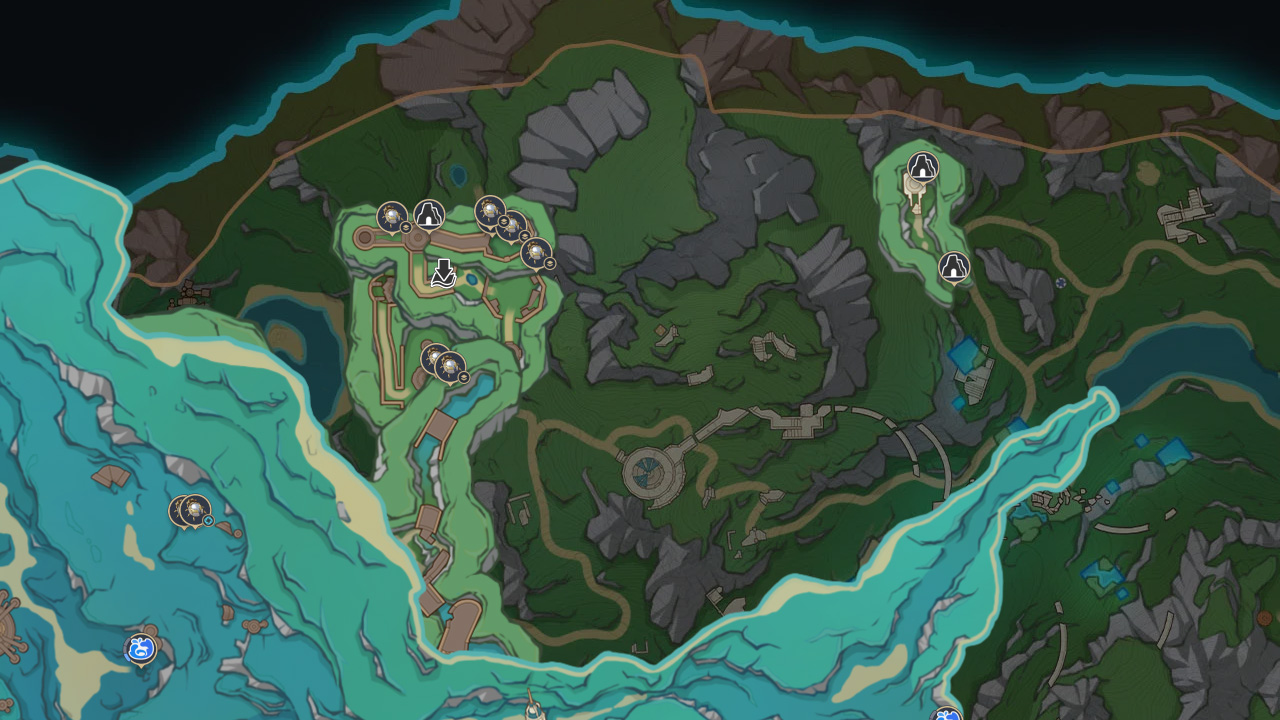Click the golden orb marker just right of the cave icon

[488, 210]
